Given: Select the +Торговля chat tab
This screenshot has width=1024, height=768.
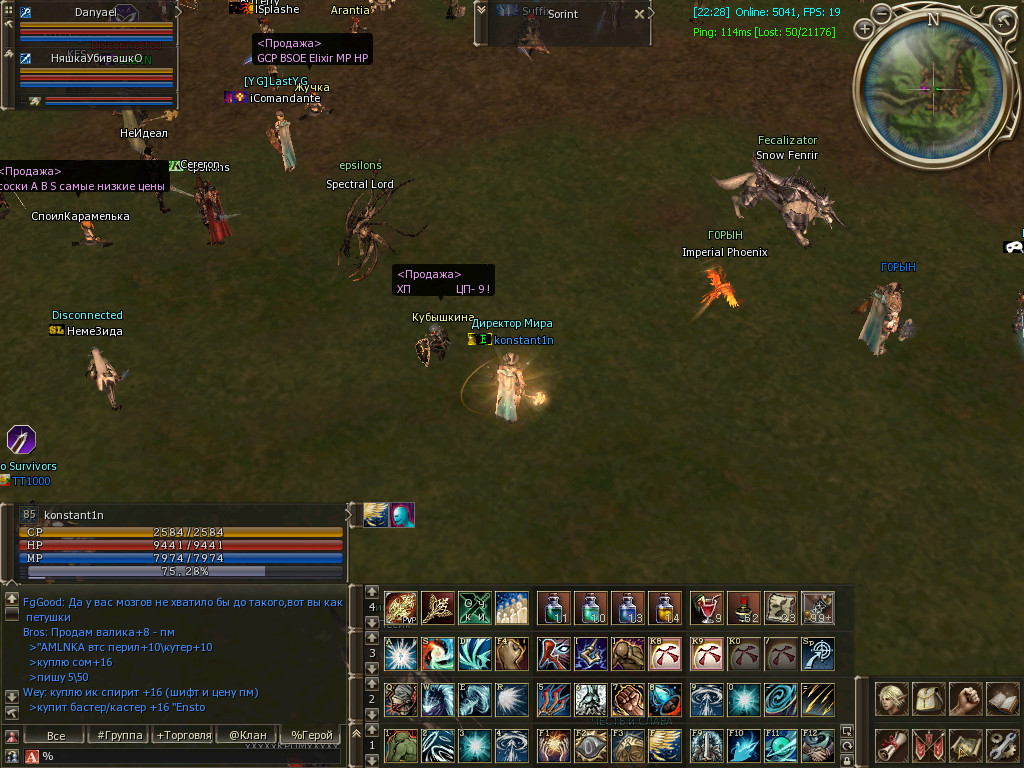Looking at the screenshot, I should [184, 736].
